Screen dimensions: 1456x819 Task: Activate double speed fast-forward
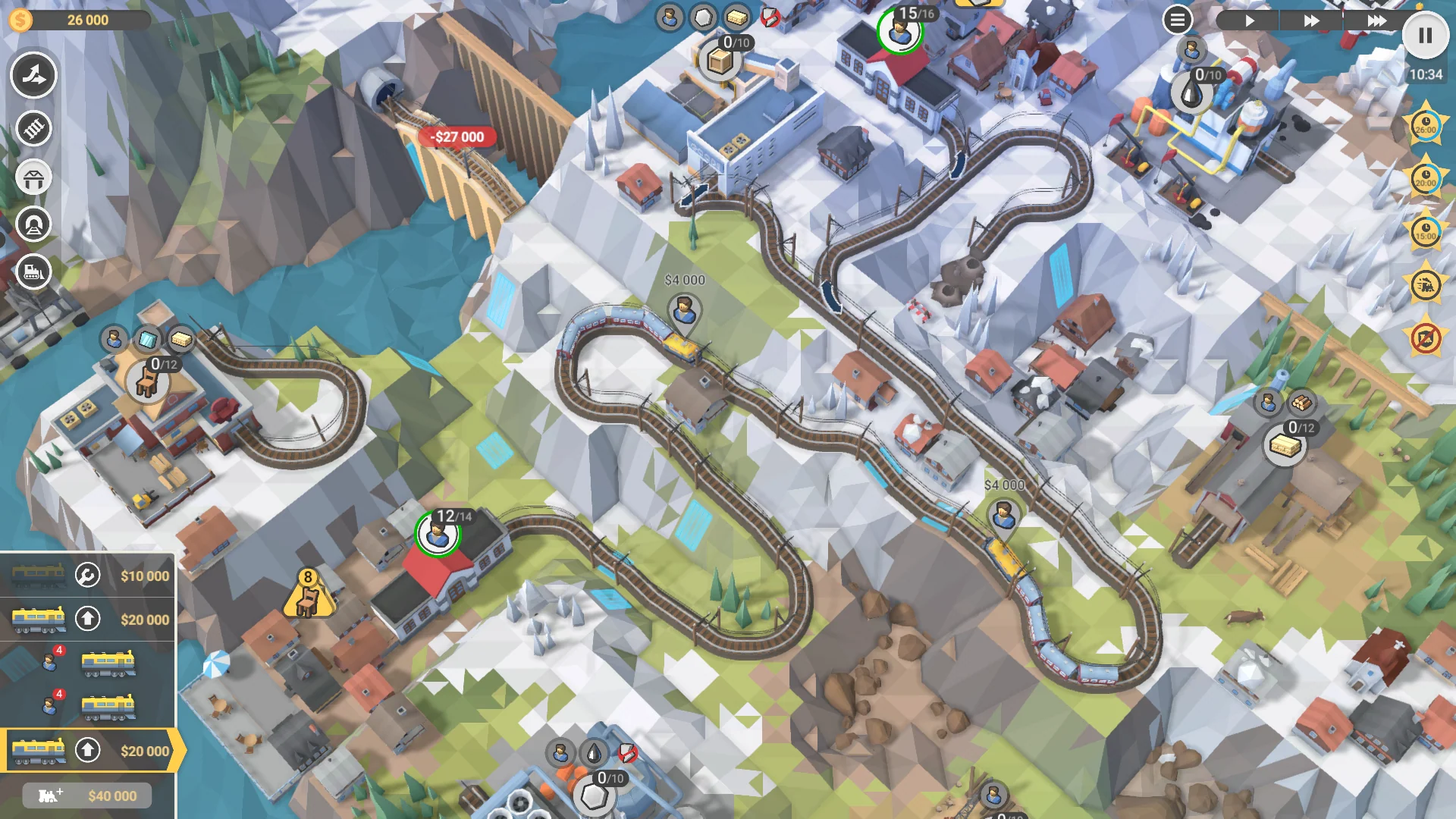[1310, 21]
